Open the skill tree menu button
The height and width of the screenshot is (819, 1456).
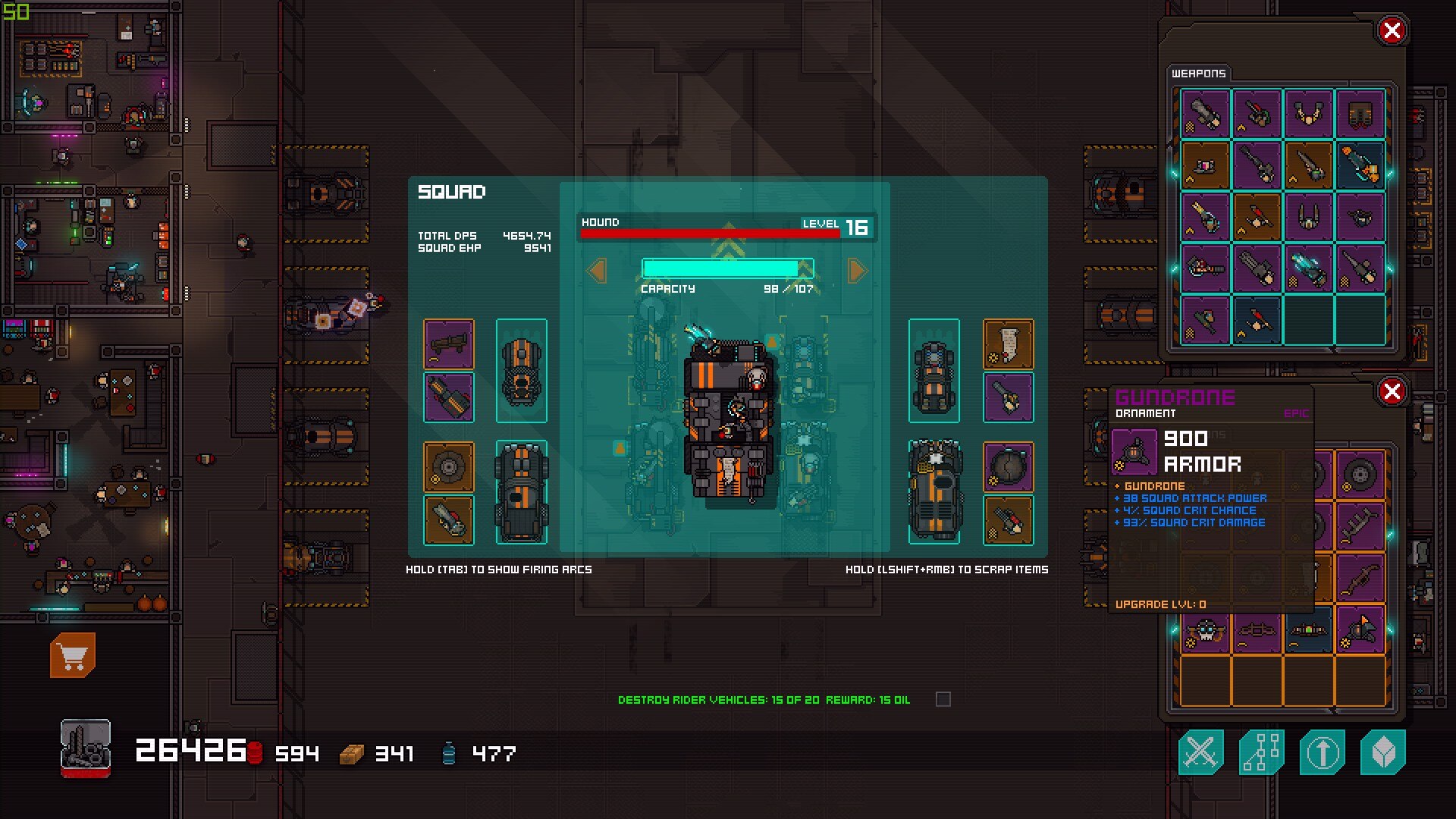coord(1261,752)
